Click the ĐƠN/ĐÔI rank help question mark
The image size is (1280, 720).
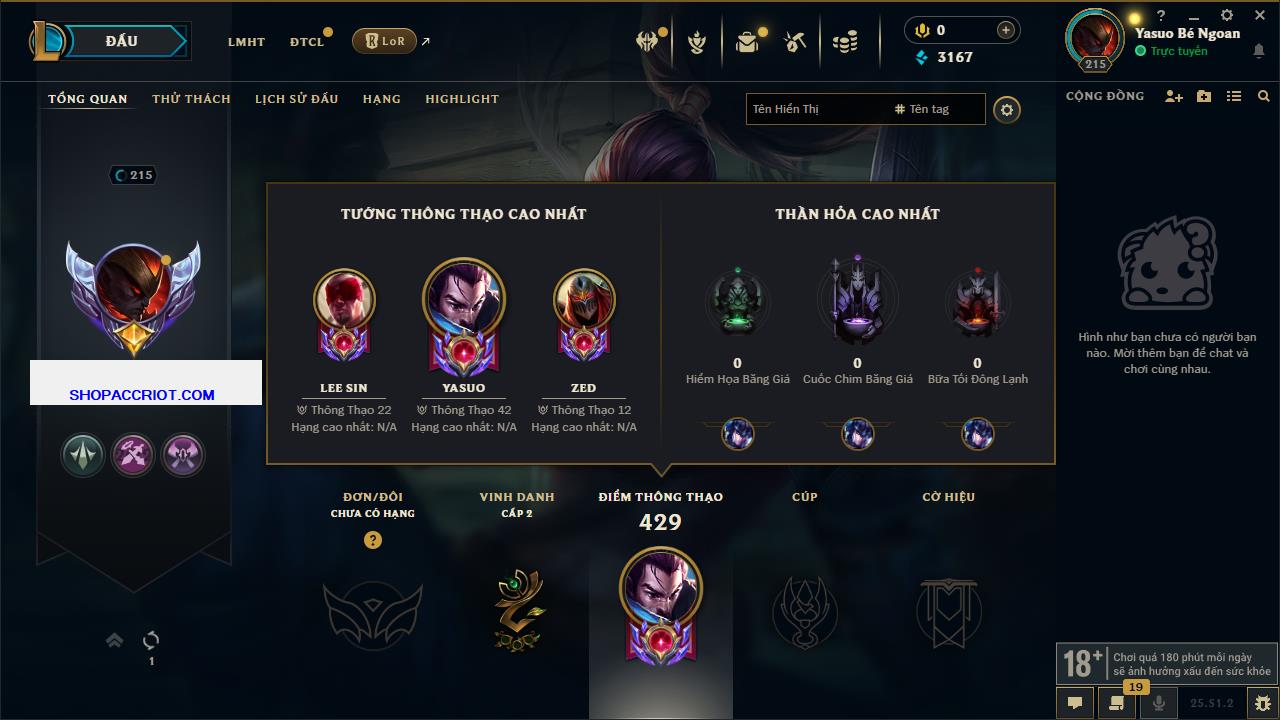tap(373, 540)
